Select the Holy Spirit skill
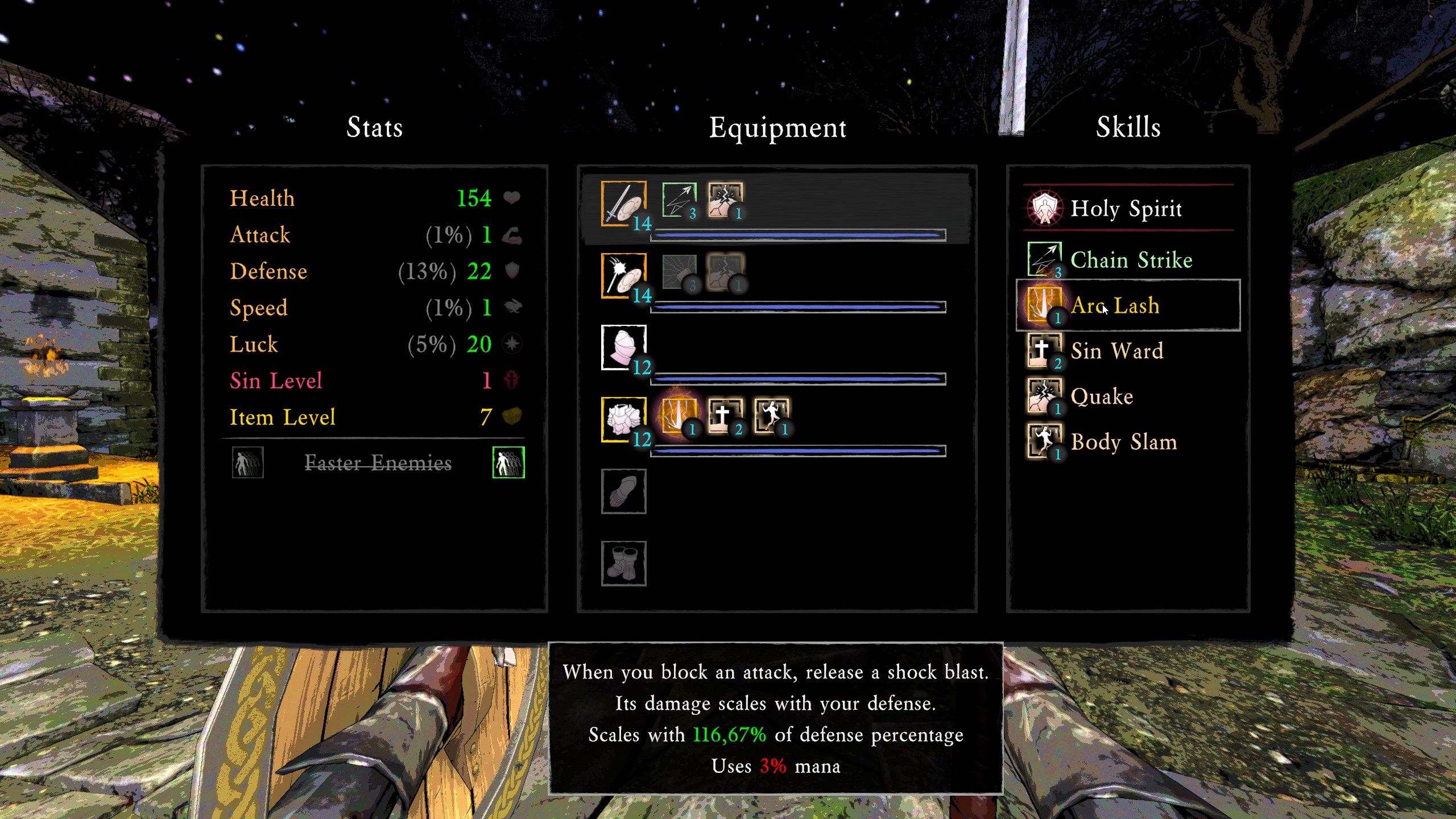 [1126, 208]
